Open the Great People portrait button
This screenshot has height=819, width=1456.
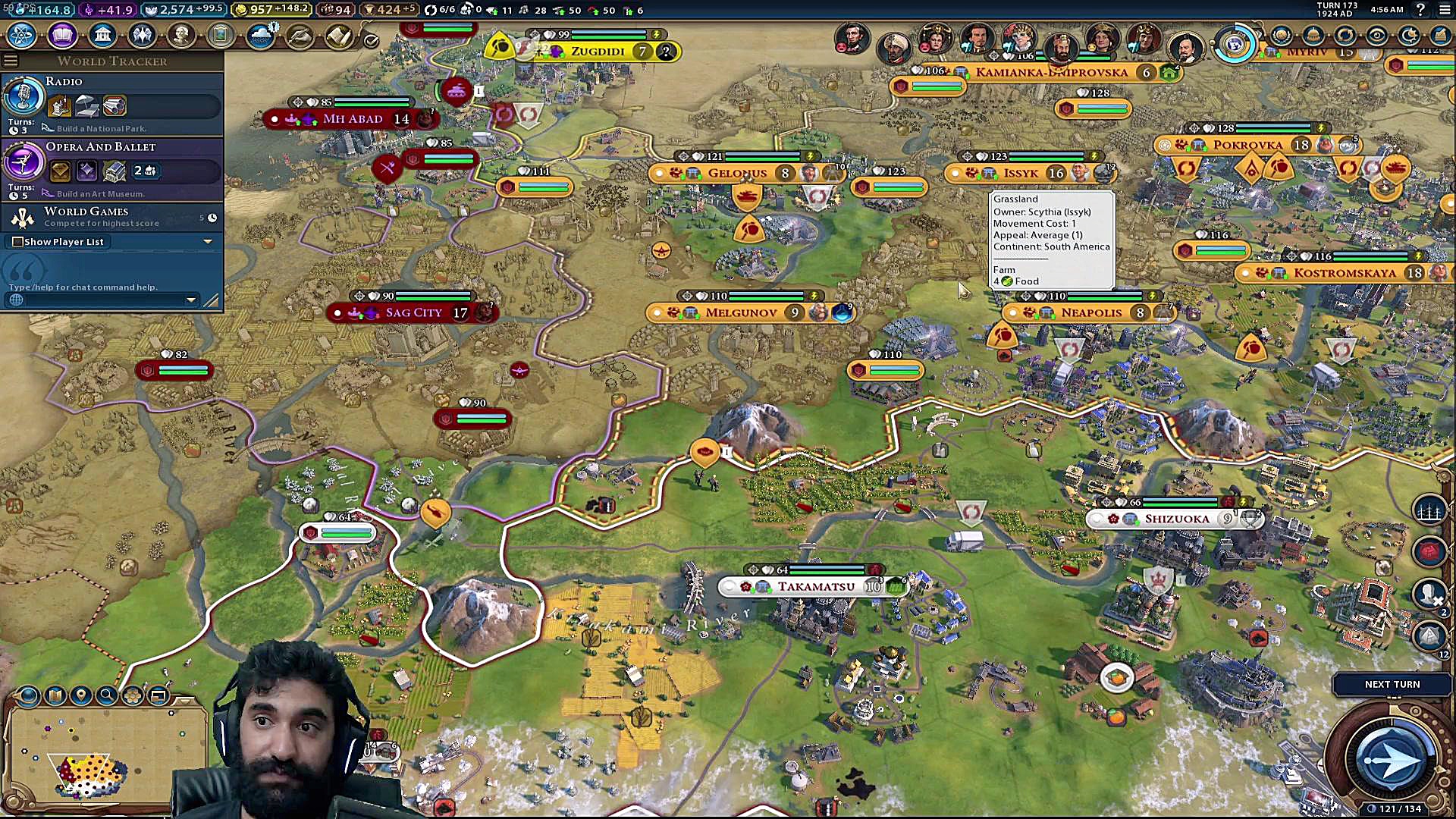pyautogui.click(x=181, y=35)
